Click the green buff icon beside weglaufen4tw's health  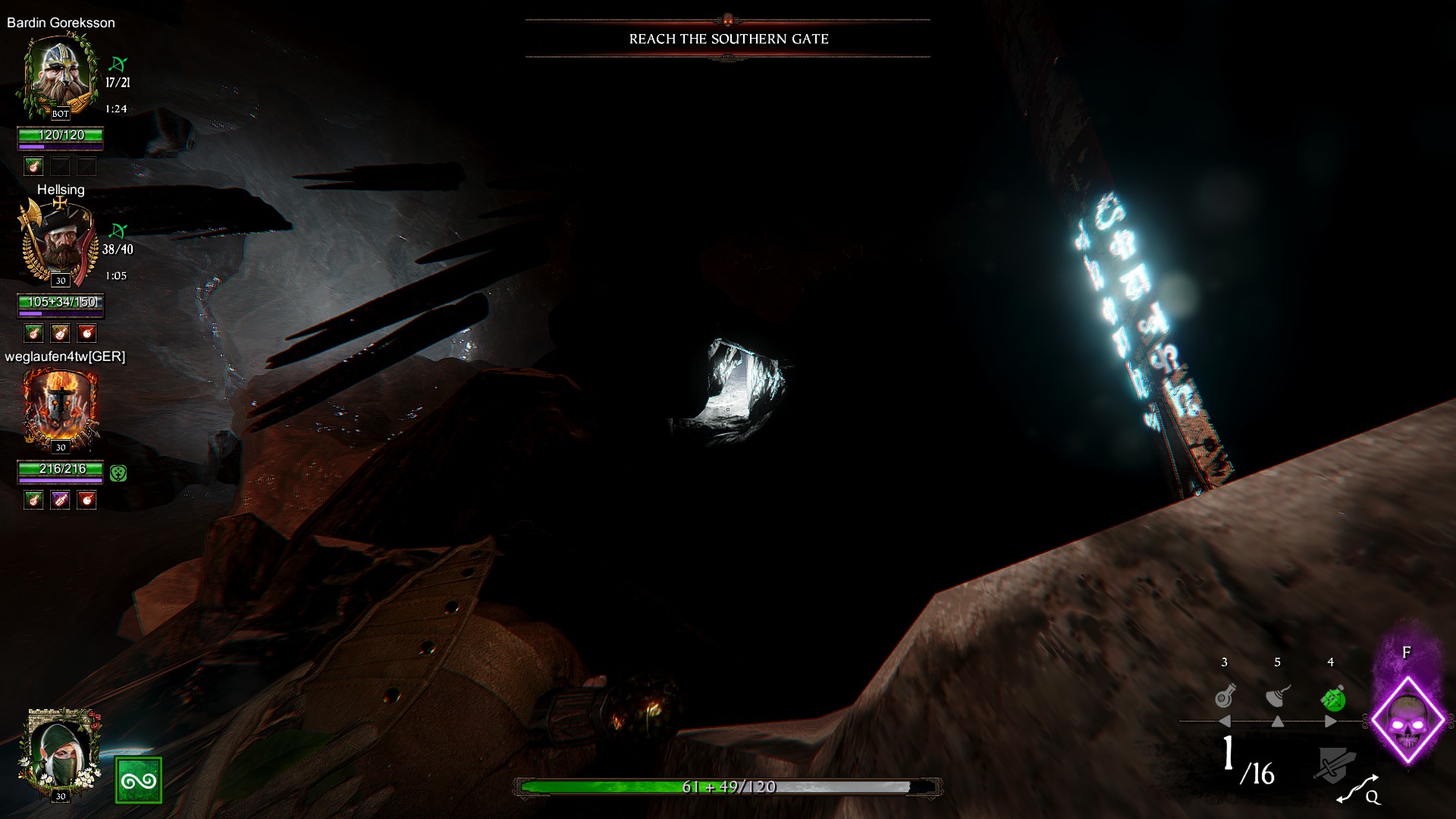click(x=118, y=473)
